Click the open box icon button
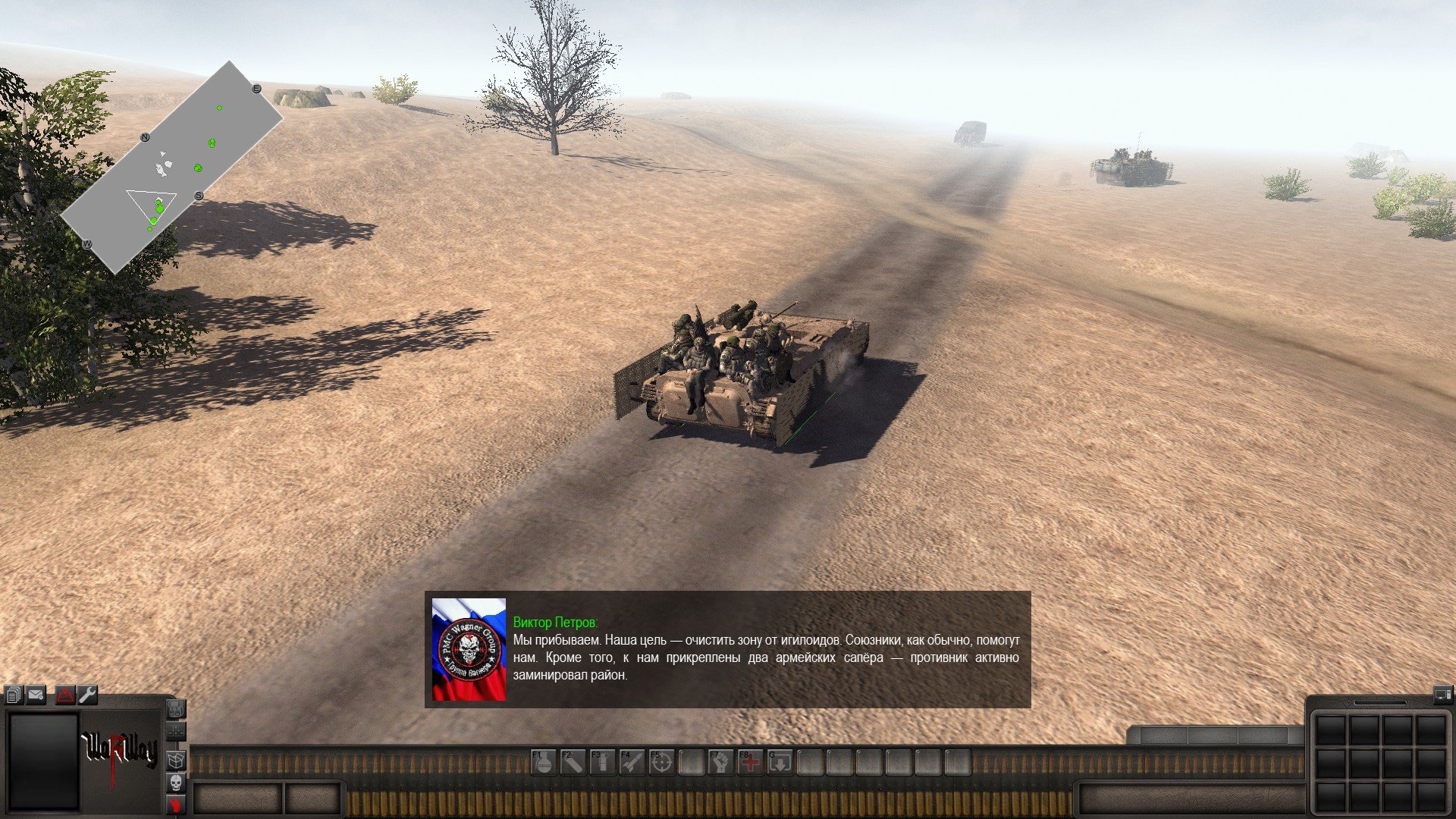The height and width of the screenshot is (819, 1456). [x=175, y=758]
